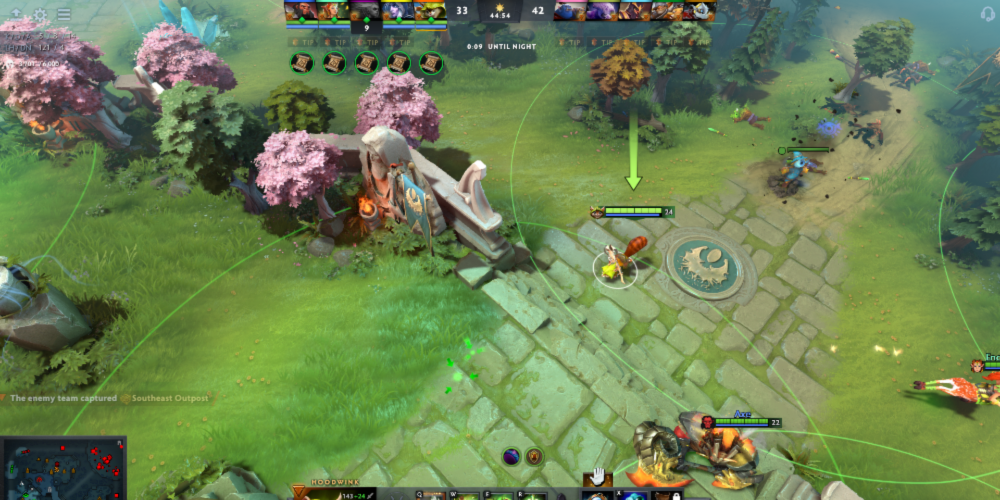
Task: Click the day-night clock in the top bar
Action: click(499, 12)
